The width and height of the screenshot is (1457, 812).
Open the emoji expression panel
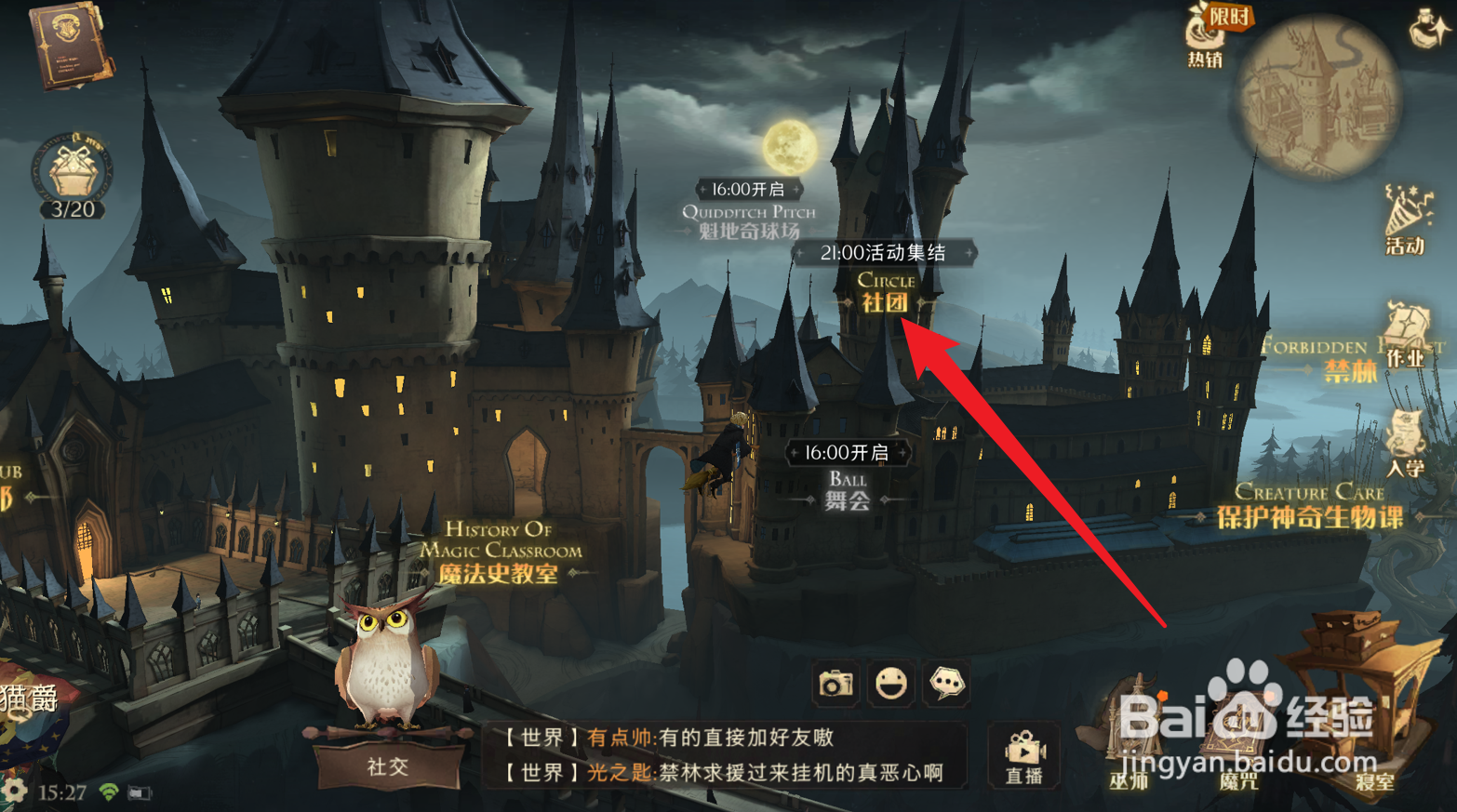point(891,682)
